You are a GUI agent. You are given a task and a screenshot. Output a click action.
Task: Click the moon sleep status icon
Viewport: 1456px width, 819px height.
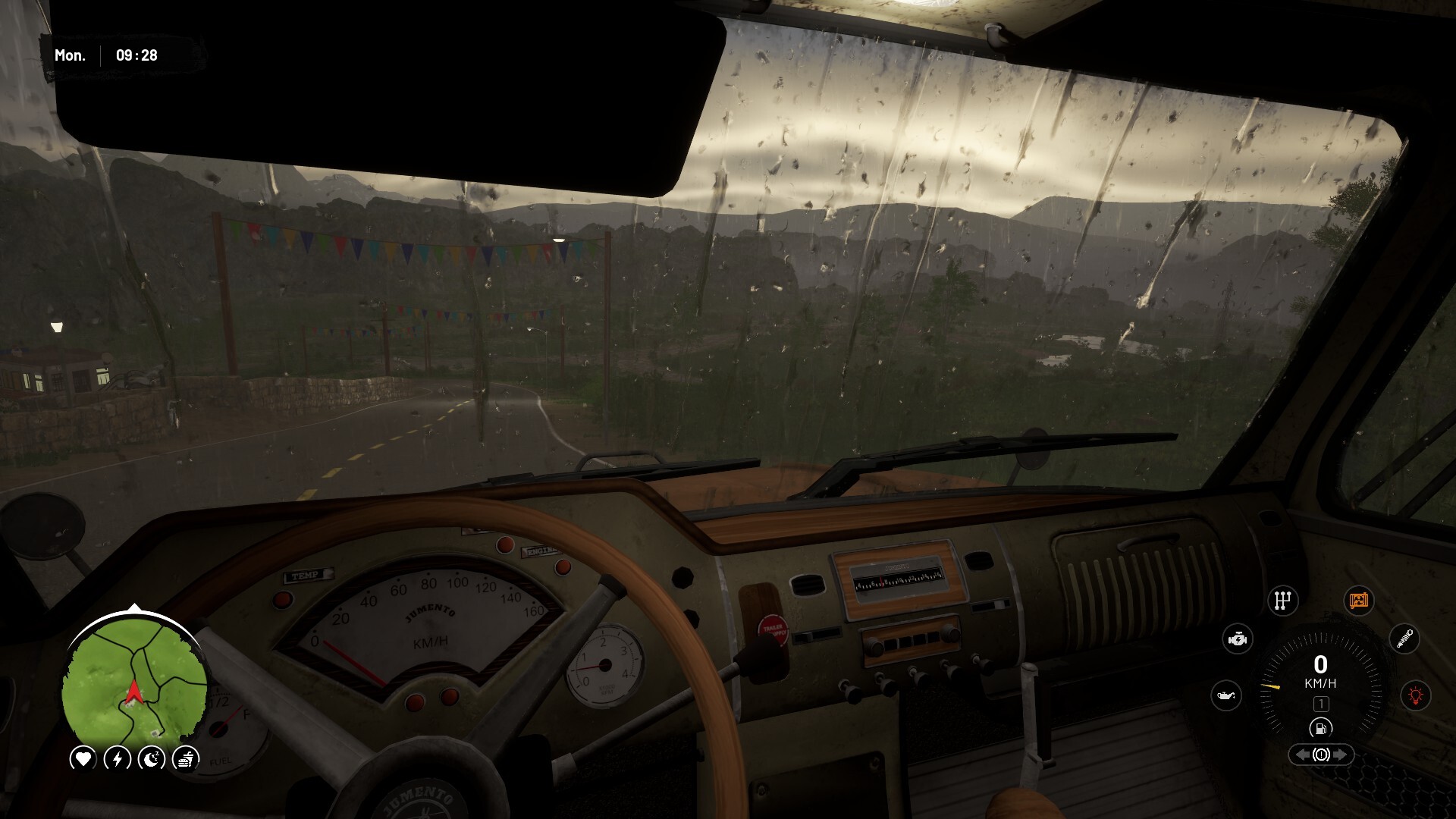pos(152,758)
